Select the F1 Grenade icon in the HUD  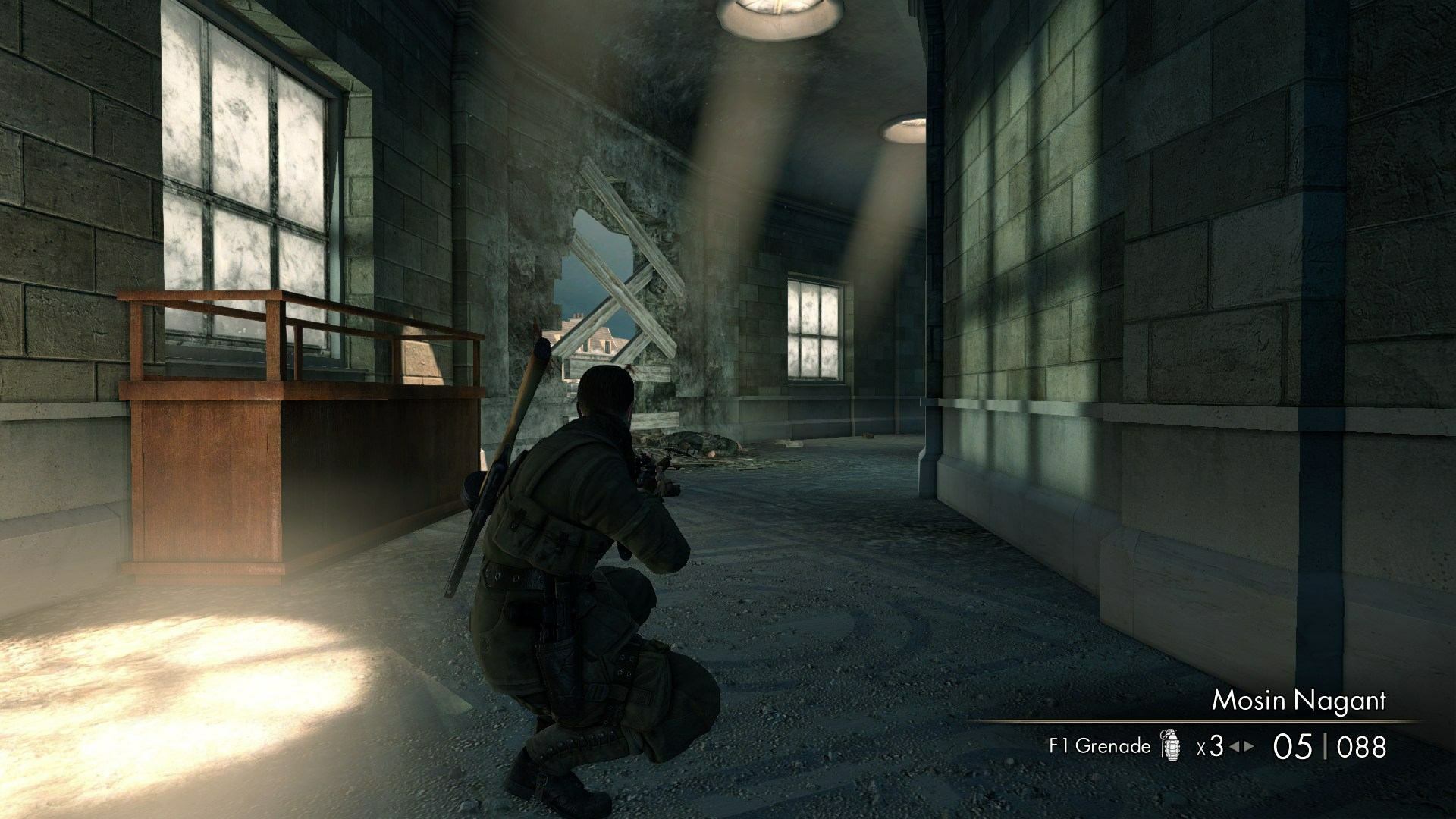[x=1170, y=745]
